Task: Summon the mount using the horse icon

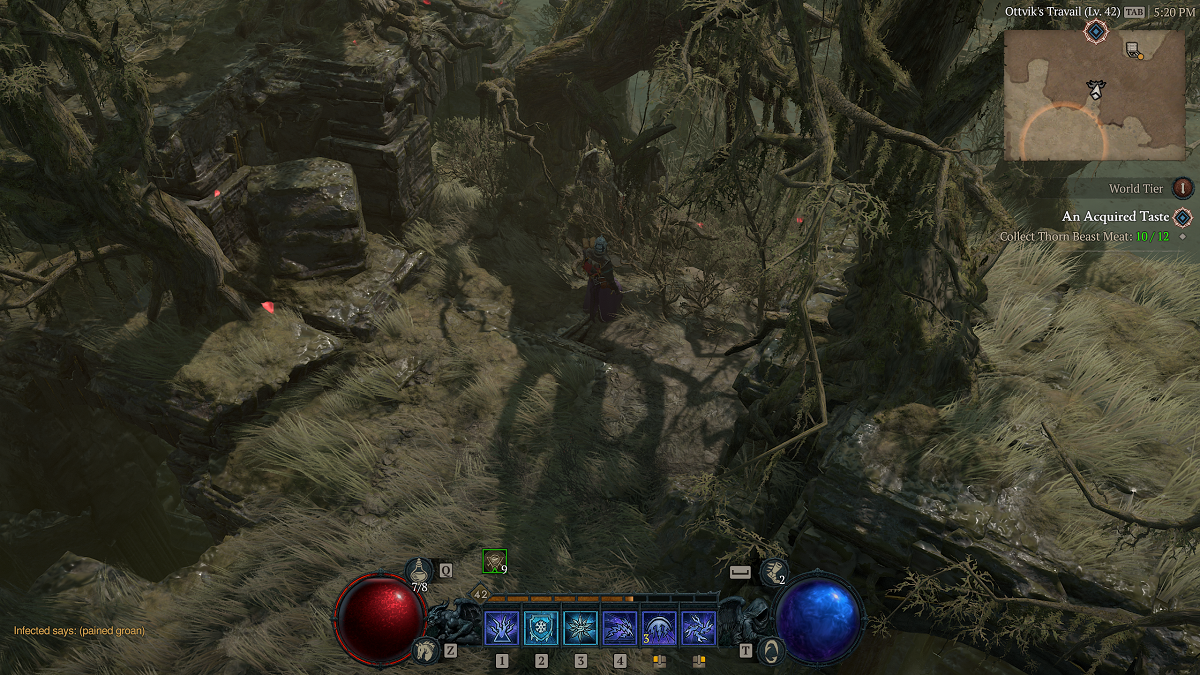Action: pos(426,650)
